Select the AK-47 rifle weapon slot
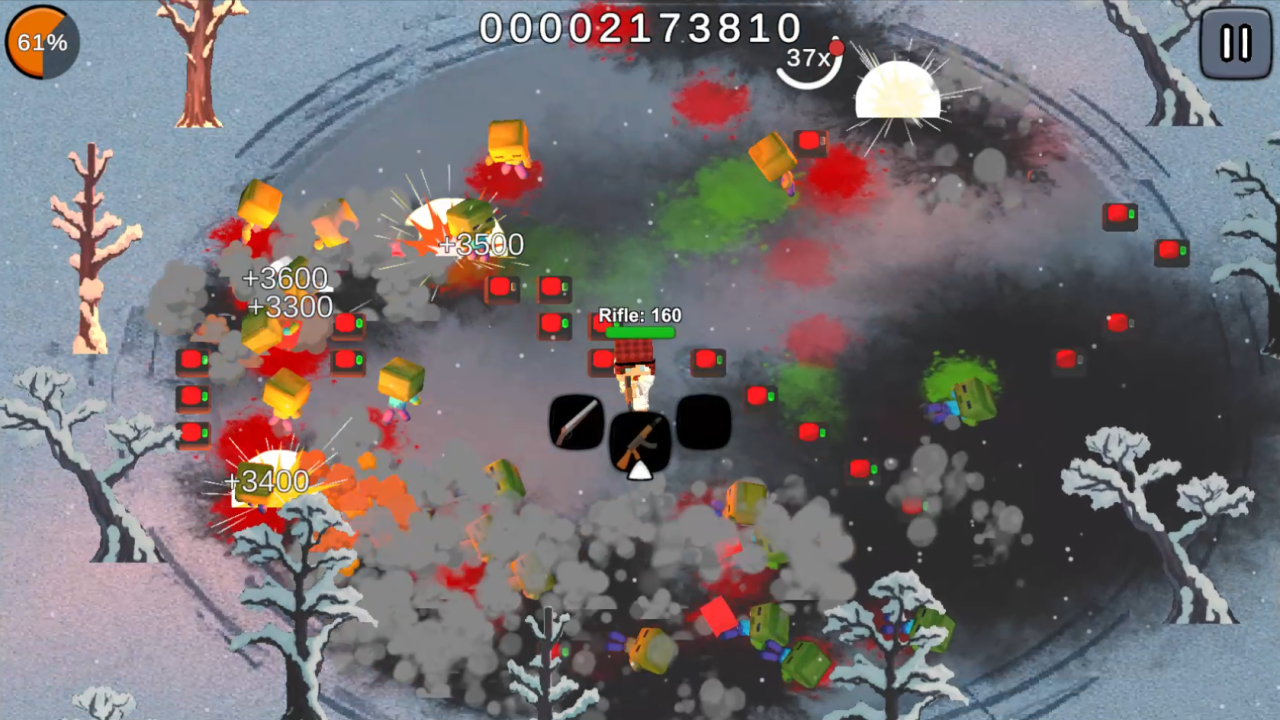 (640, 440)
